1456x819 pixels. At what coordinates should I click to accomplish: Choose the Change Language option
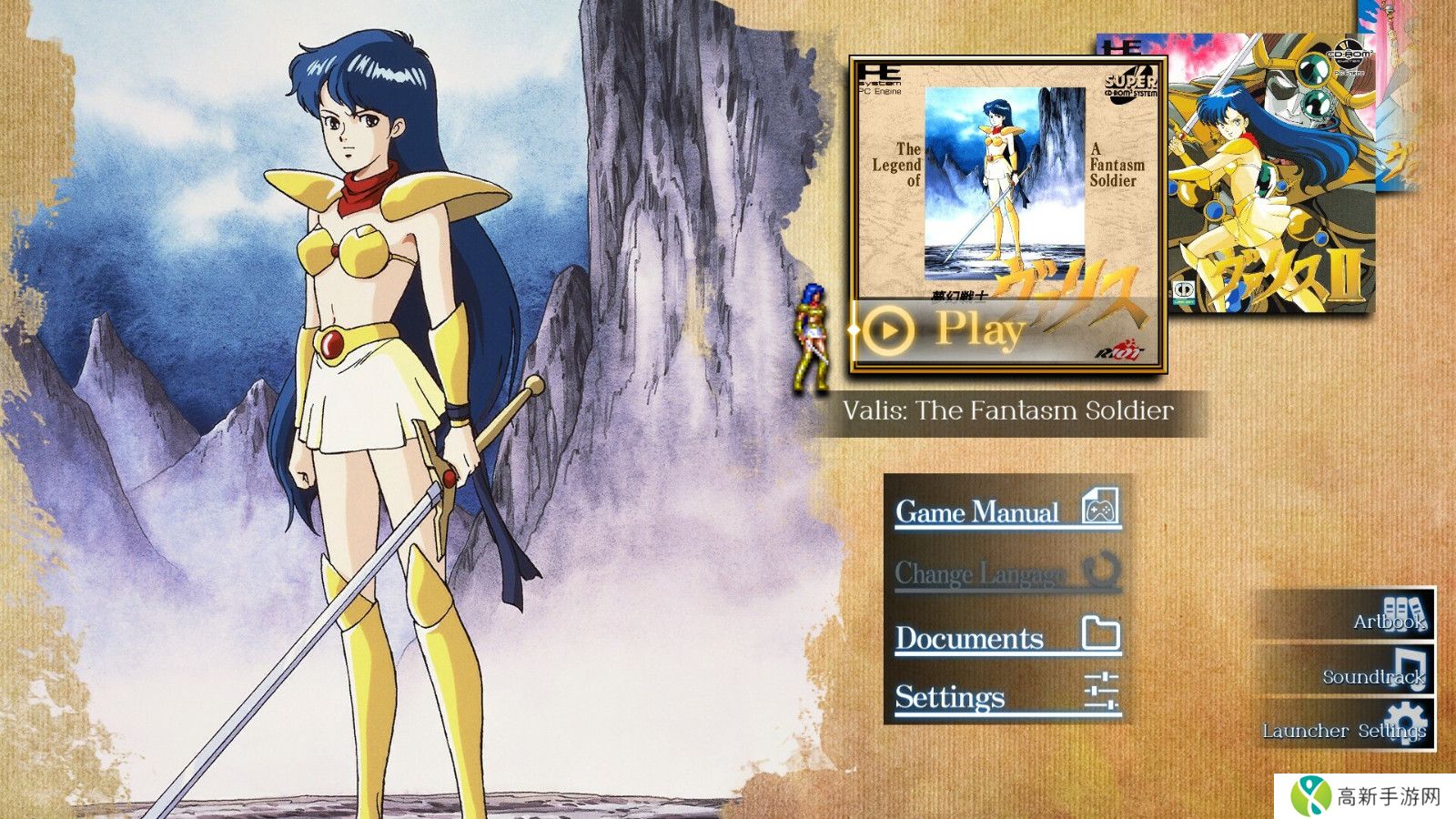(1006, 573)
